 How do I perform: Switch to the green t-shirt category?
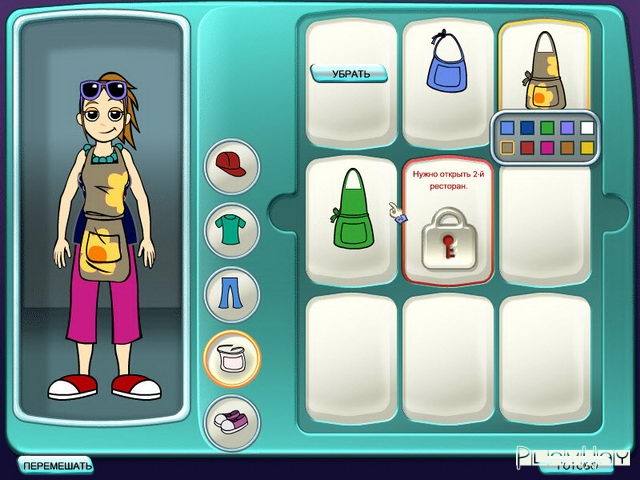click(232, 230)
